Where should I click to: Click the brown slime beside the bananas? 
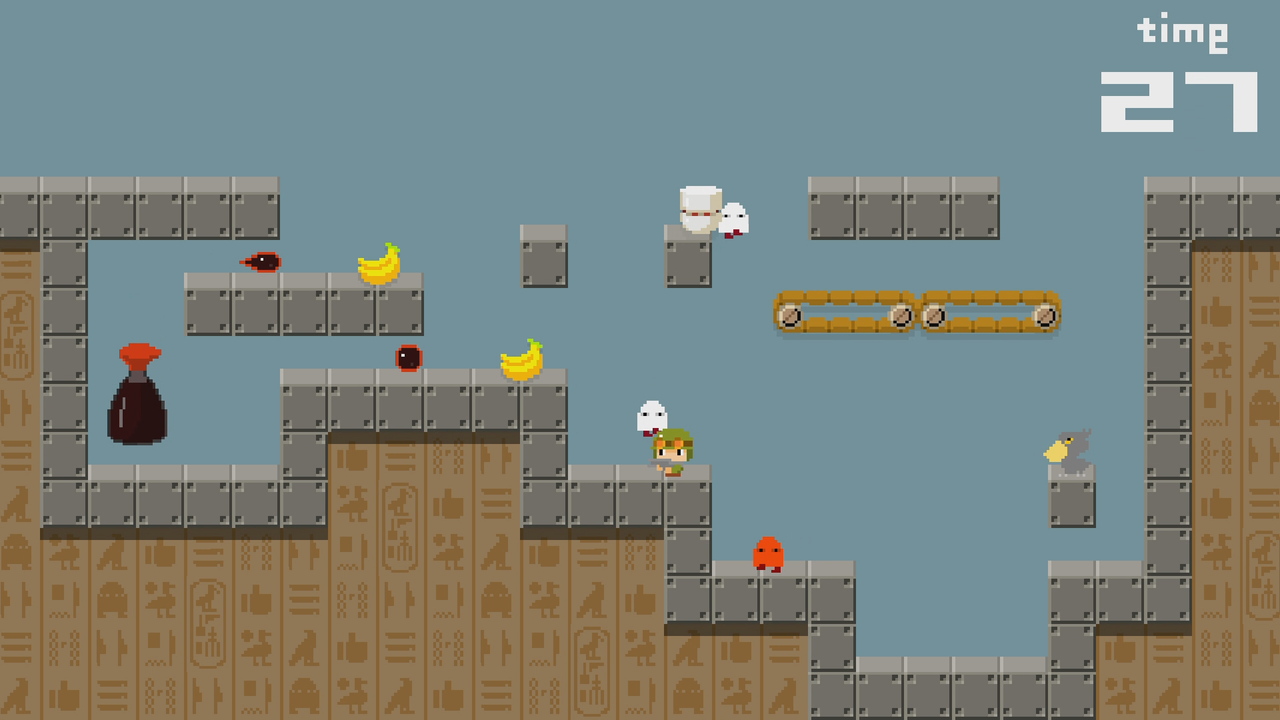[x=407, y=357]
